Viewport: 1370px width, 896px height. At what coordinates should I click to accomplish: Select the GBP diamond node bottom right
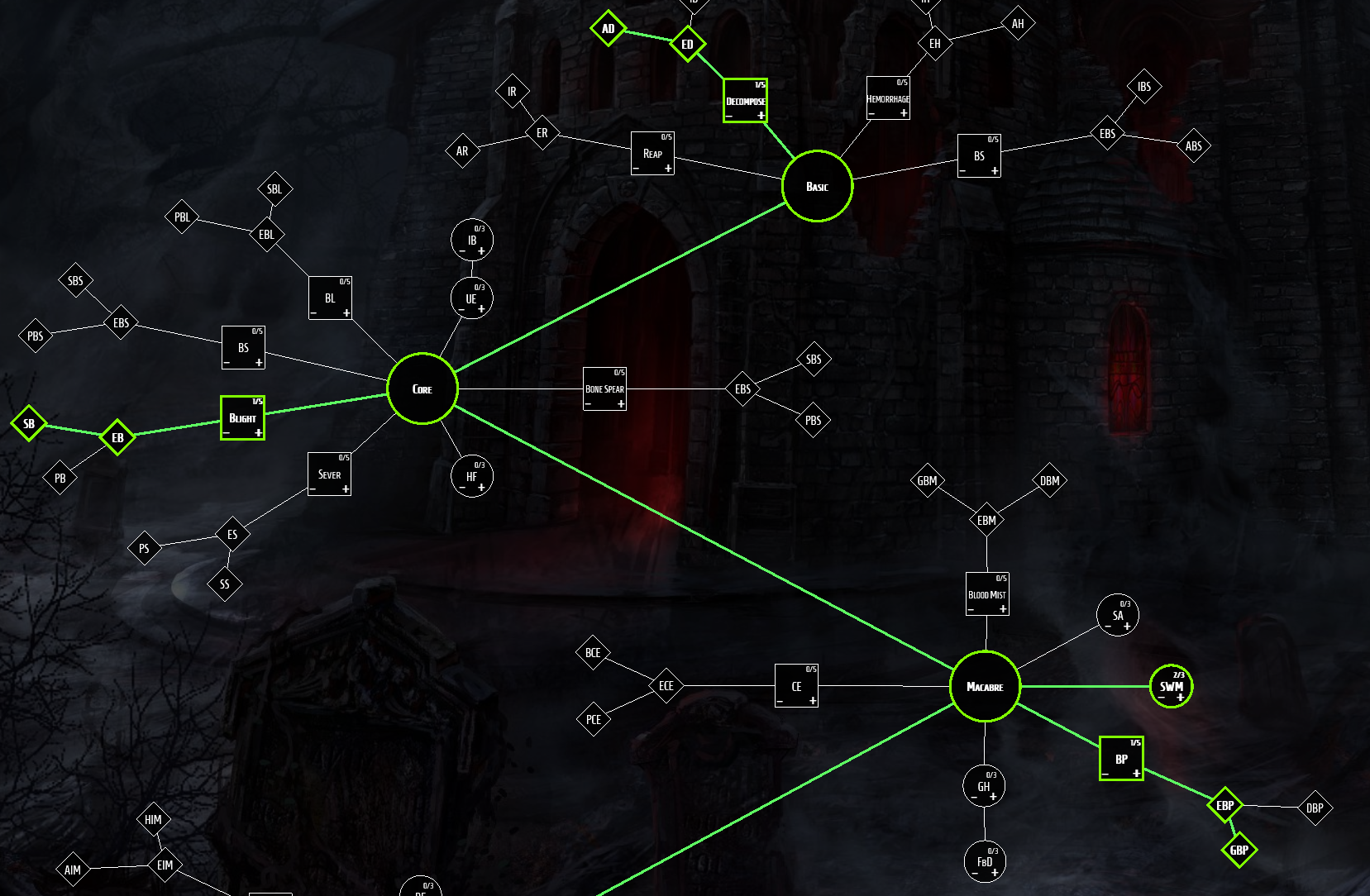[x=1239, y=850]
